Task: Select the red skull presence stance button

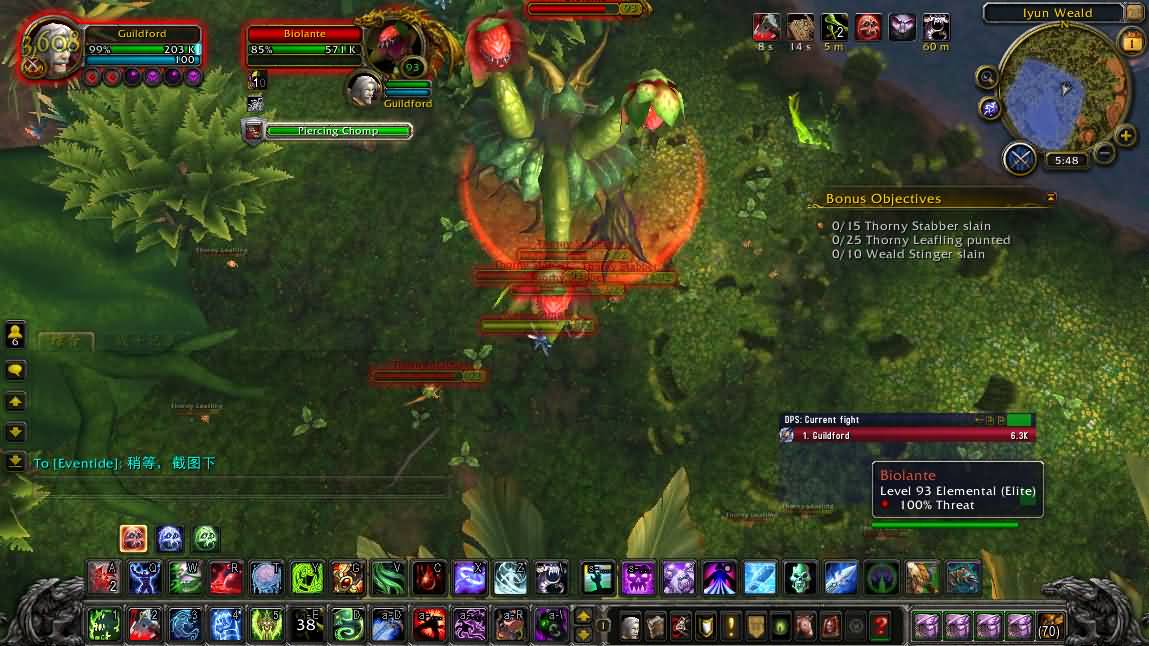Action: click(134, 539)
